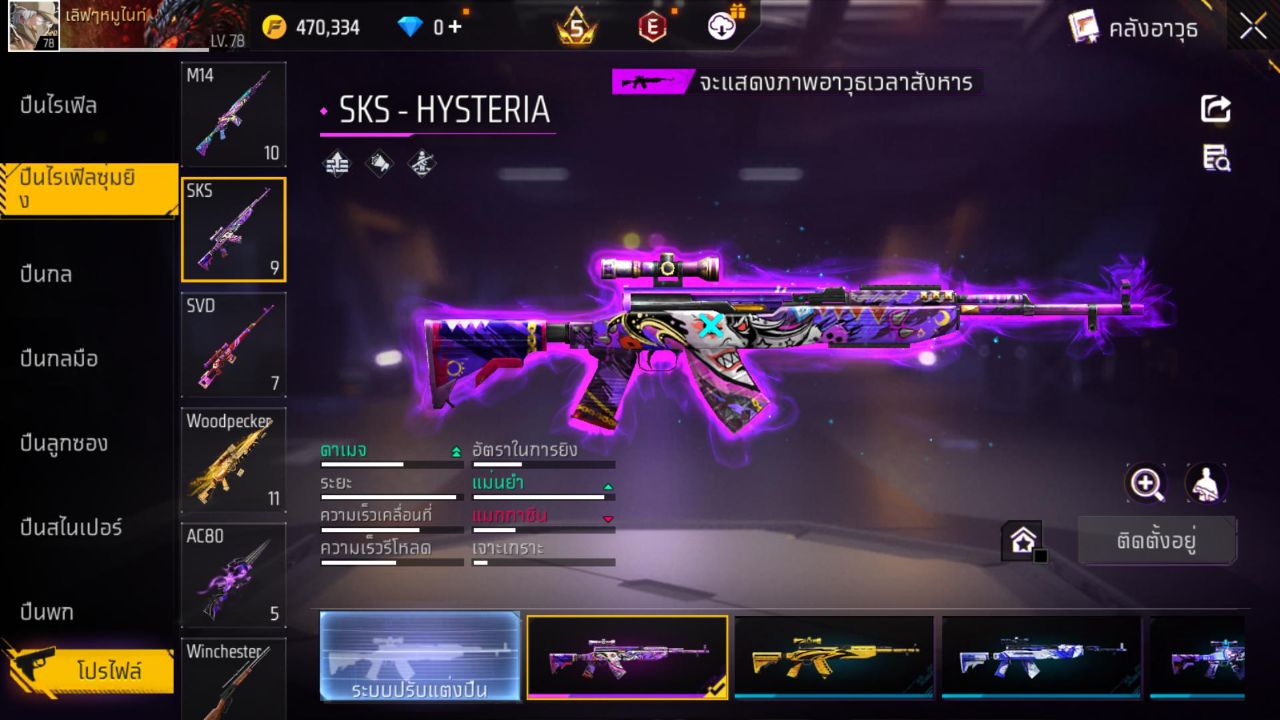Select the SVD weapon from the list
This screenshot has width=1280, height=720.
233,345
